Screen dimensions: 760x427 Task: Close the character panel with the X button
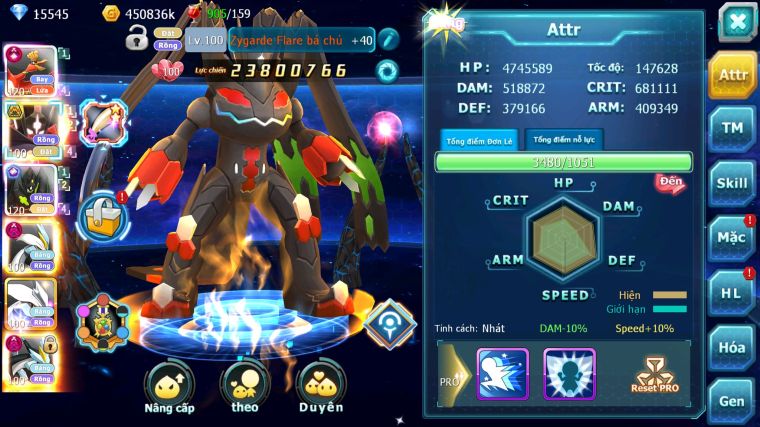pyautogui.click(x=737, y=21)
